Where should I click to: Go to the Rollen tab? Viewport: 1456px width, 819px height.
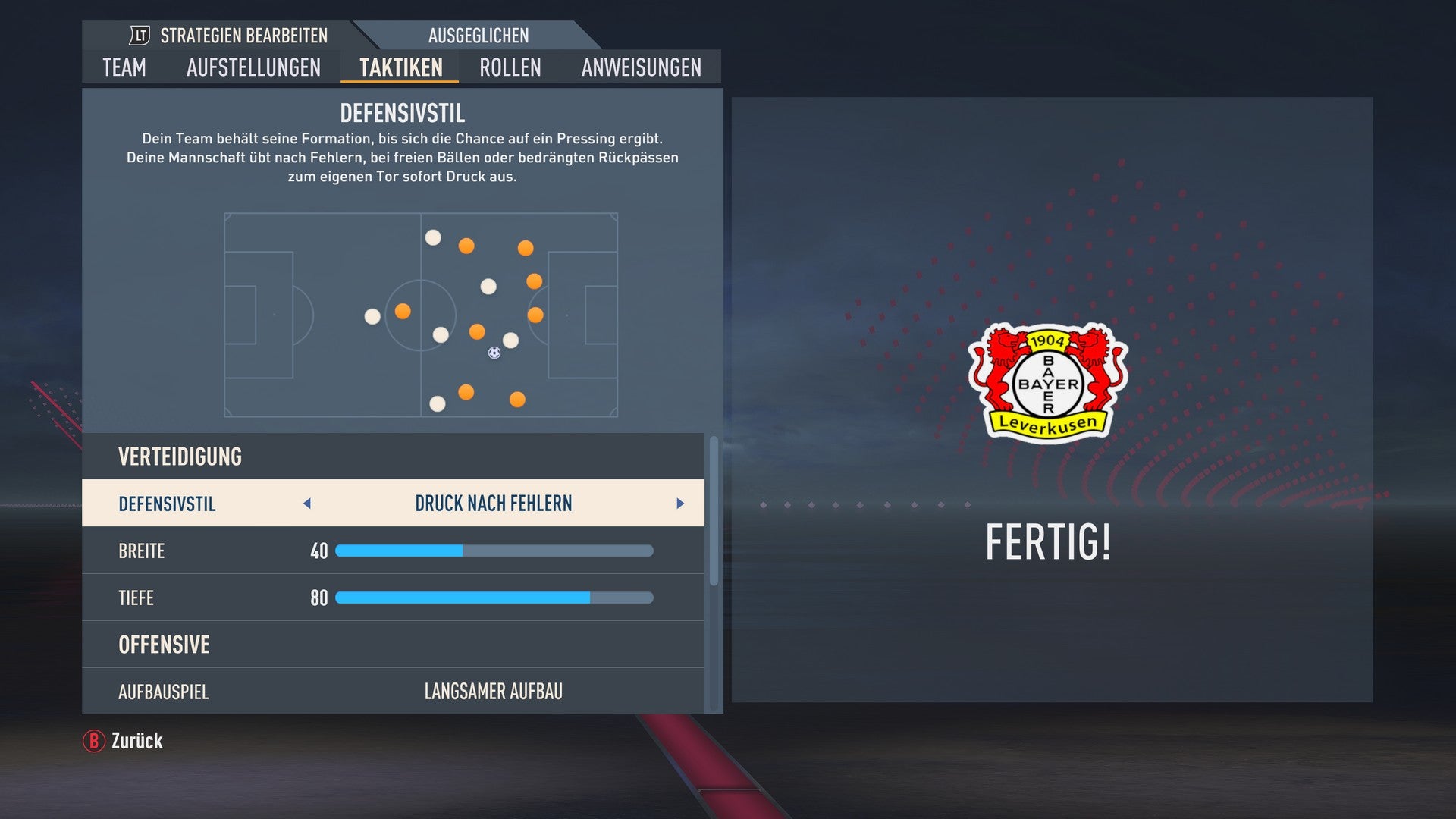tap(510, 67)
